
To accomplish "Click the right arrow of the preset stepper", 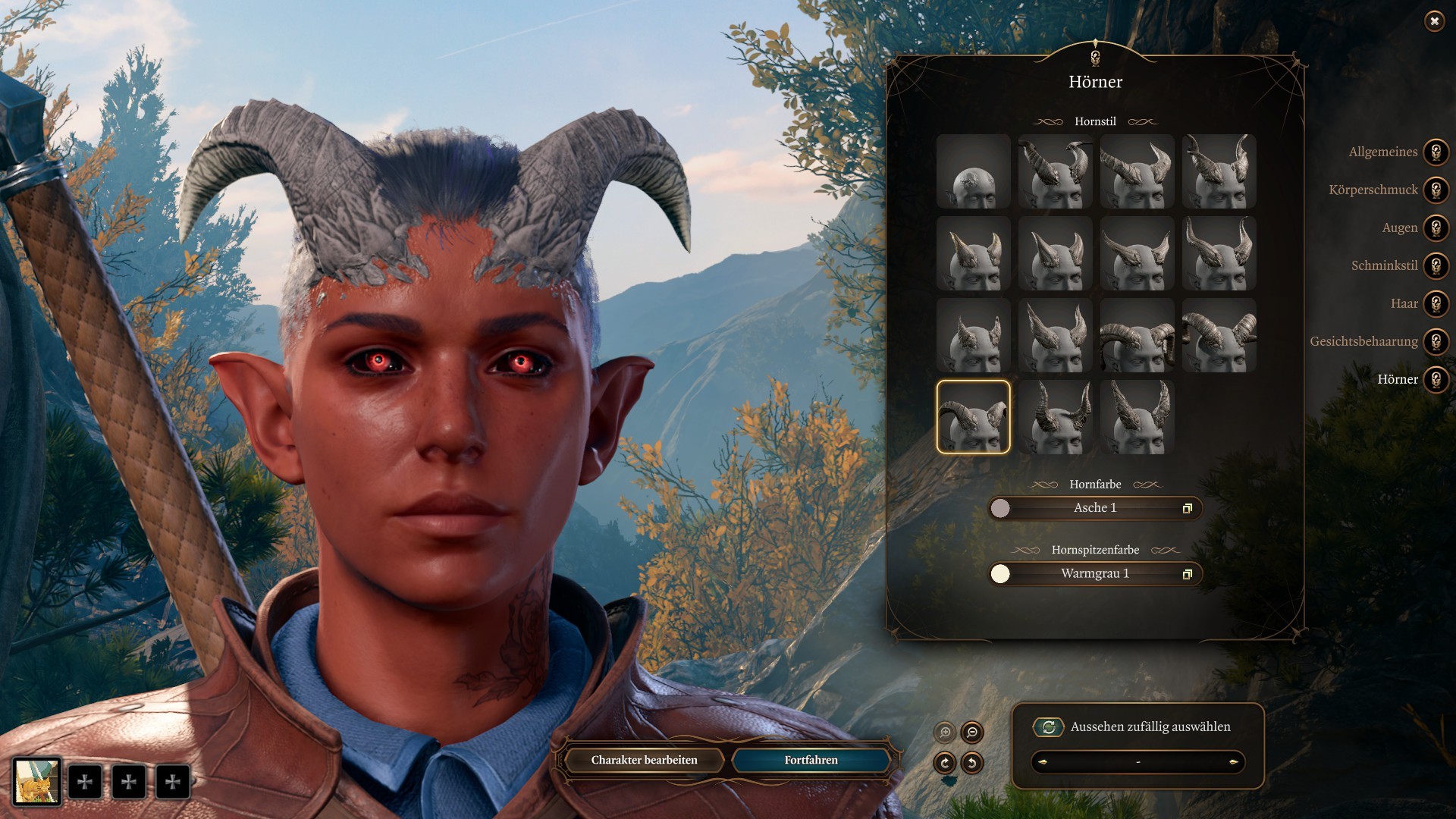I will click(x=1233, y=762).
